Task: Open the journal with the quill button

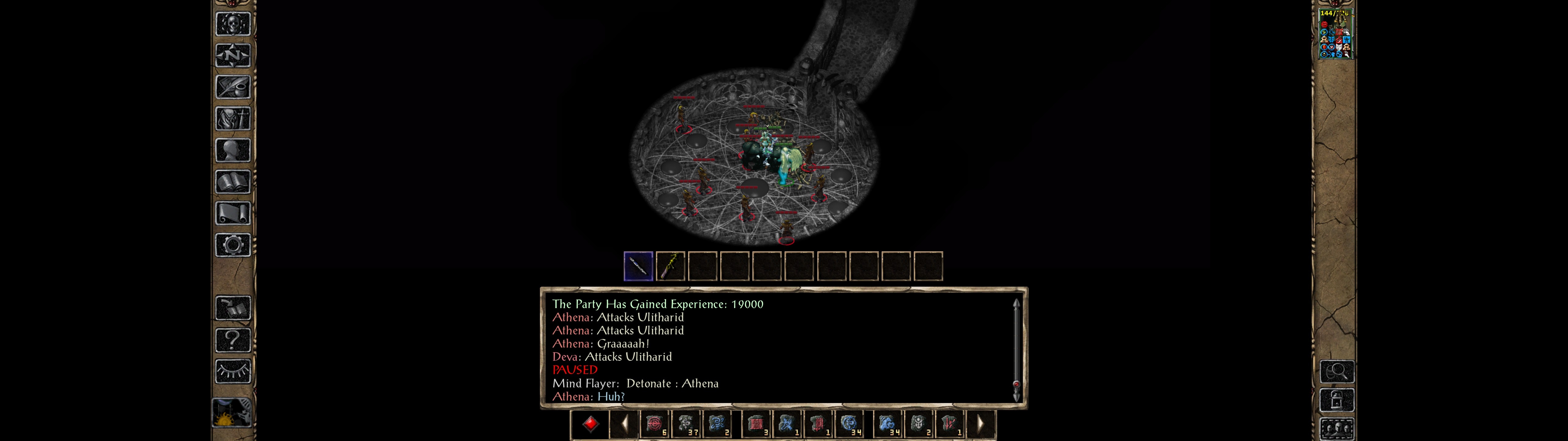Action: 233,87
